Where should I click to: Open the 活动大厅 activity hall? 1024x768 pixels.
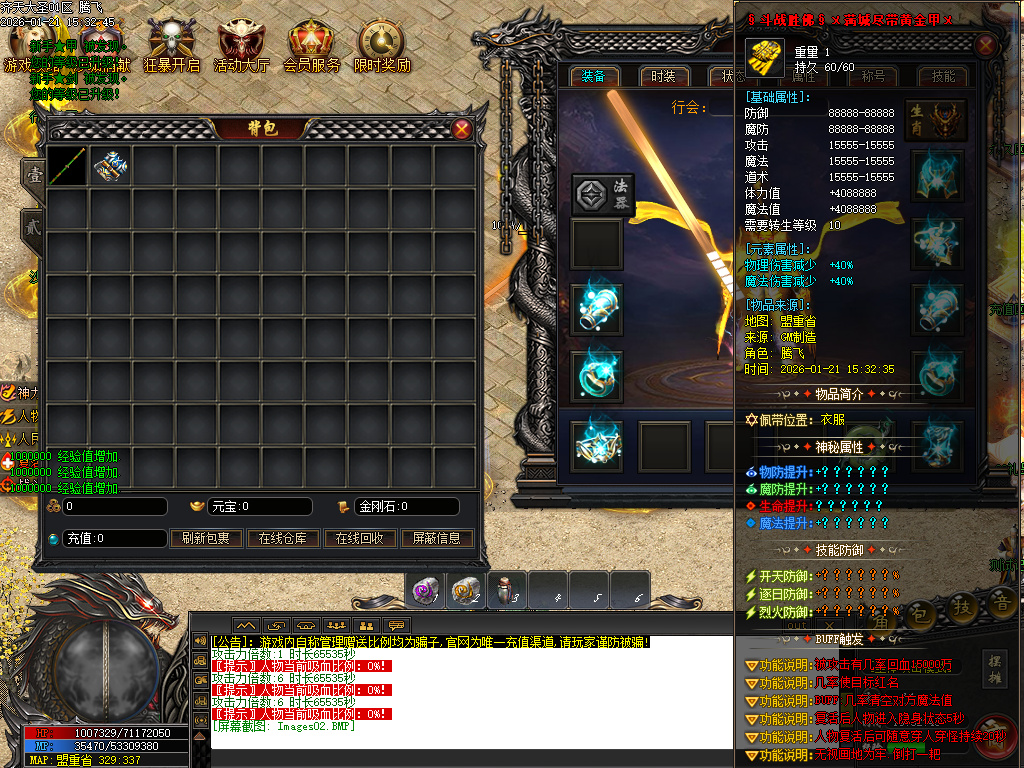pyautogui.click(x=241, y=43)
